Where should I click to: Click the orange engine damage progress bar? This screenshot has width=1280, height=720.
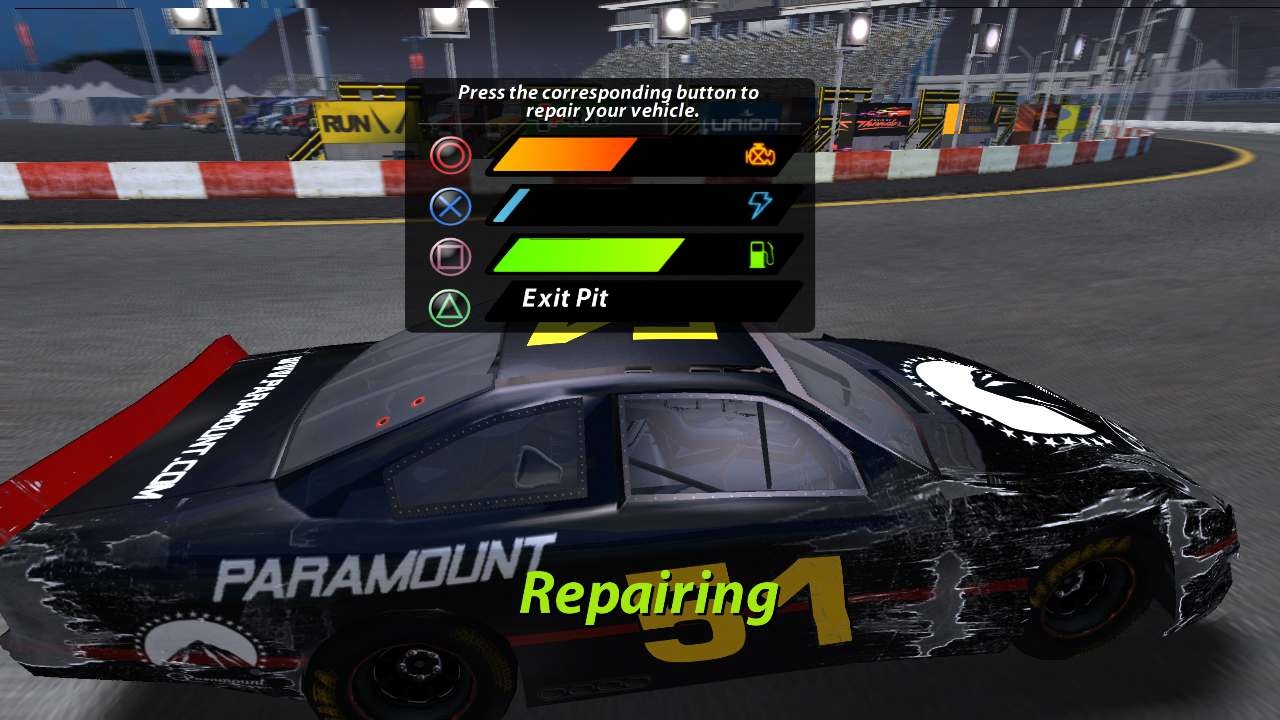click(565, 156)
